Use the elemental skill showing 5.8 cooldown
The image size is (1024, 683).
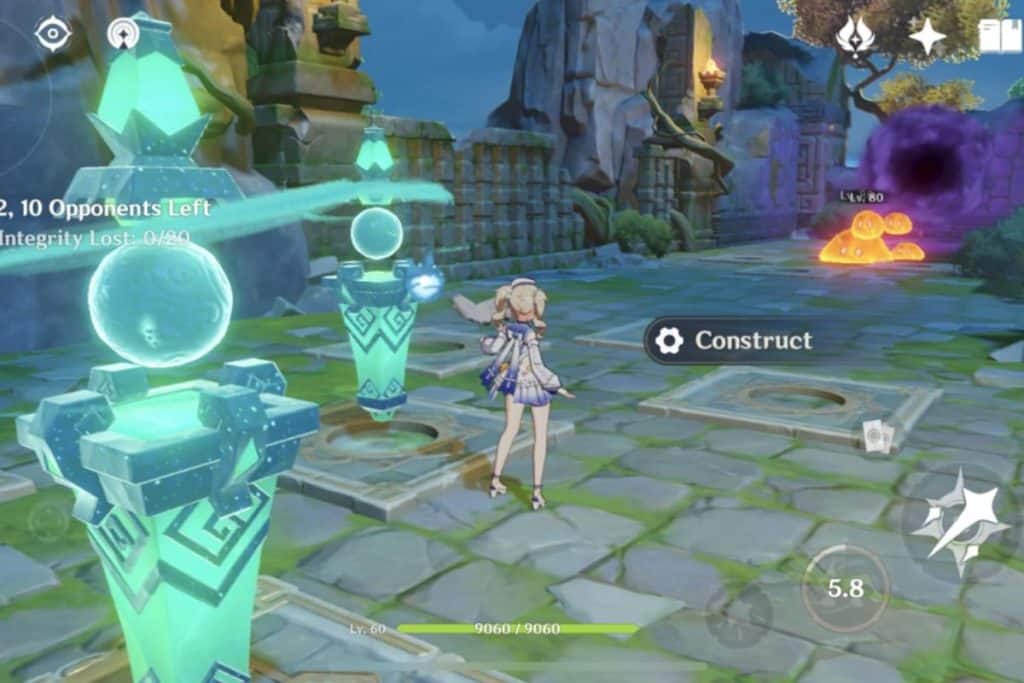click(845, 588)
